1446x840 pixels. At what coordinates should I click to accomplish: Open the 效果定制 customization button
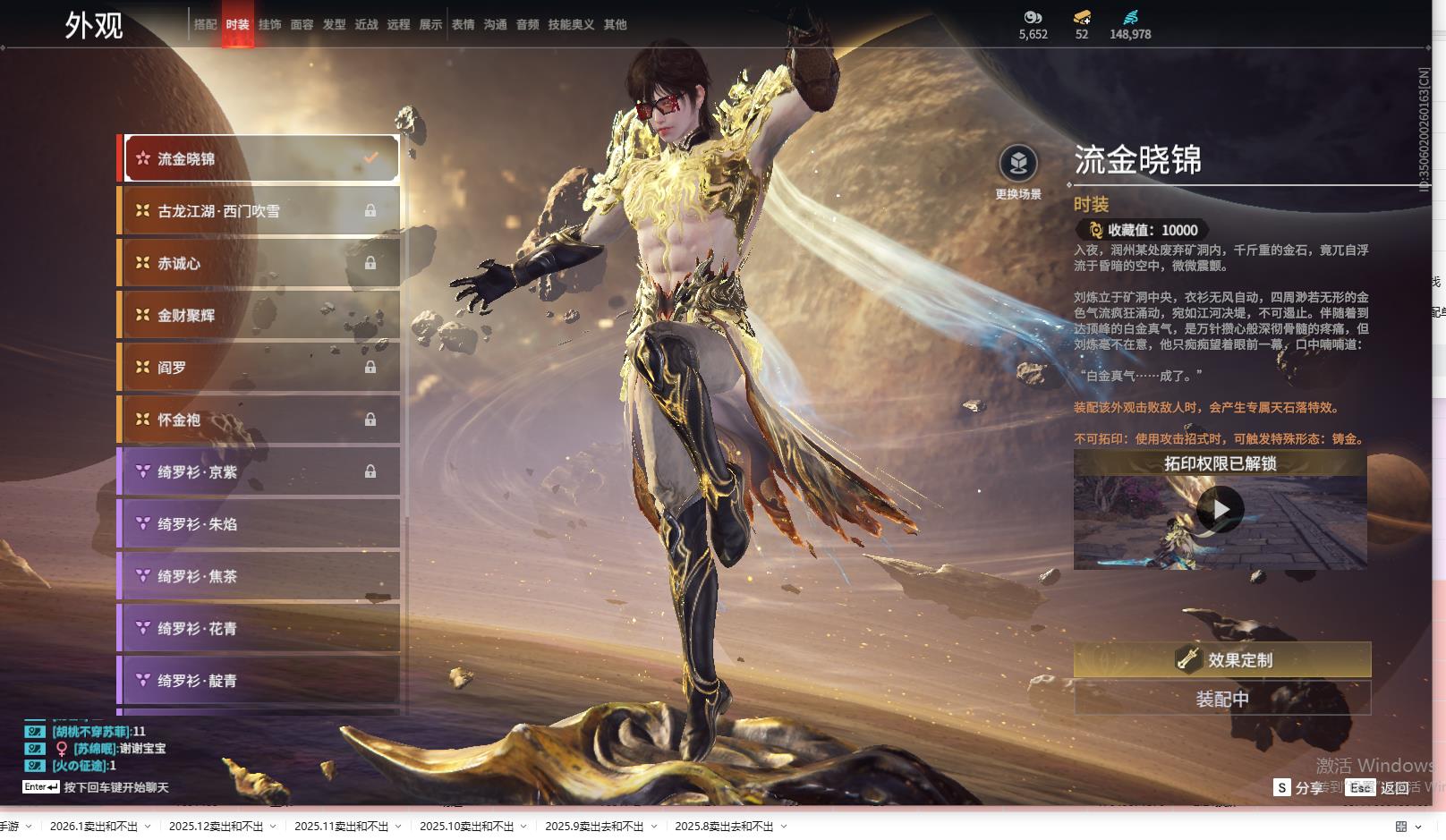coord(1222,660)
